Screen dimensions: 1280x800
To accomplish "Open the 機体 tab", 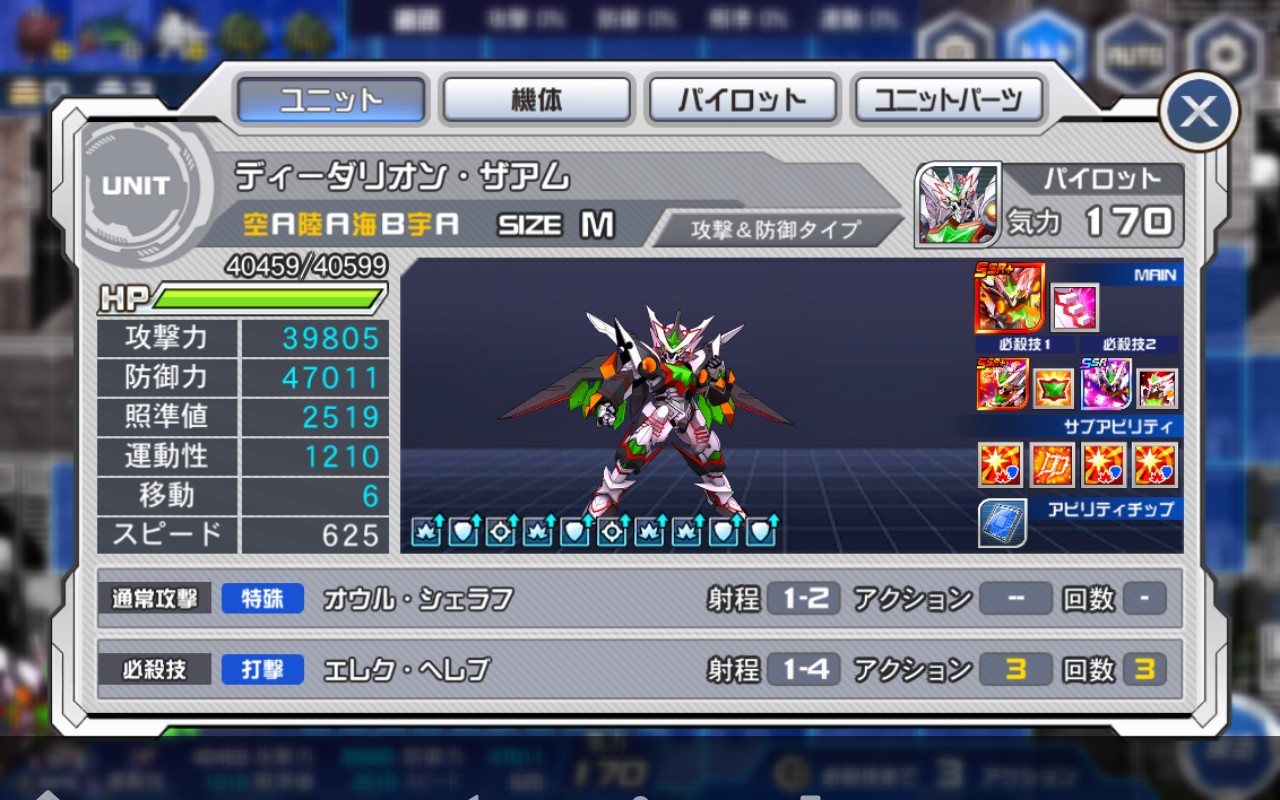I will click(x=537, y=100).
